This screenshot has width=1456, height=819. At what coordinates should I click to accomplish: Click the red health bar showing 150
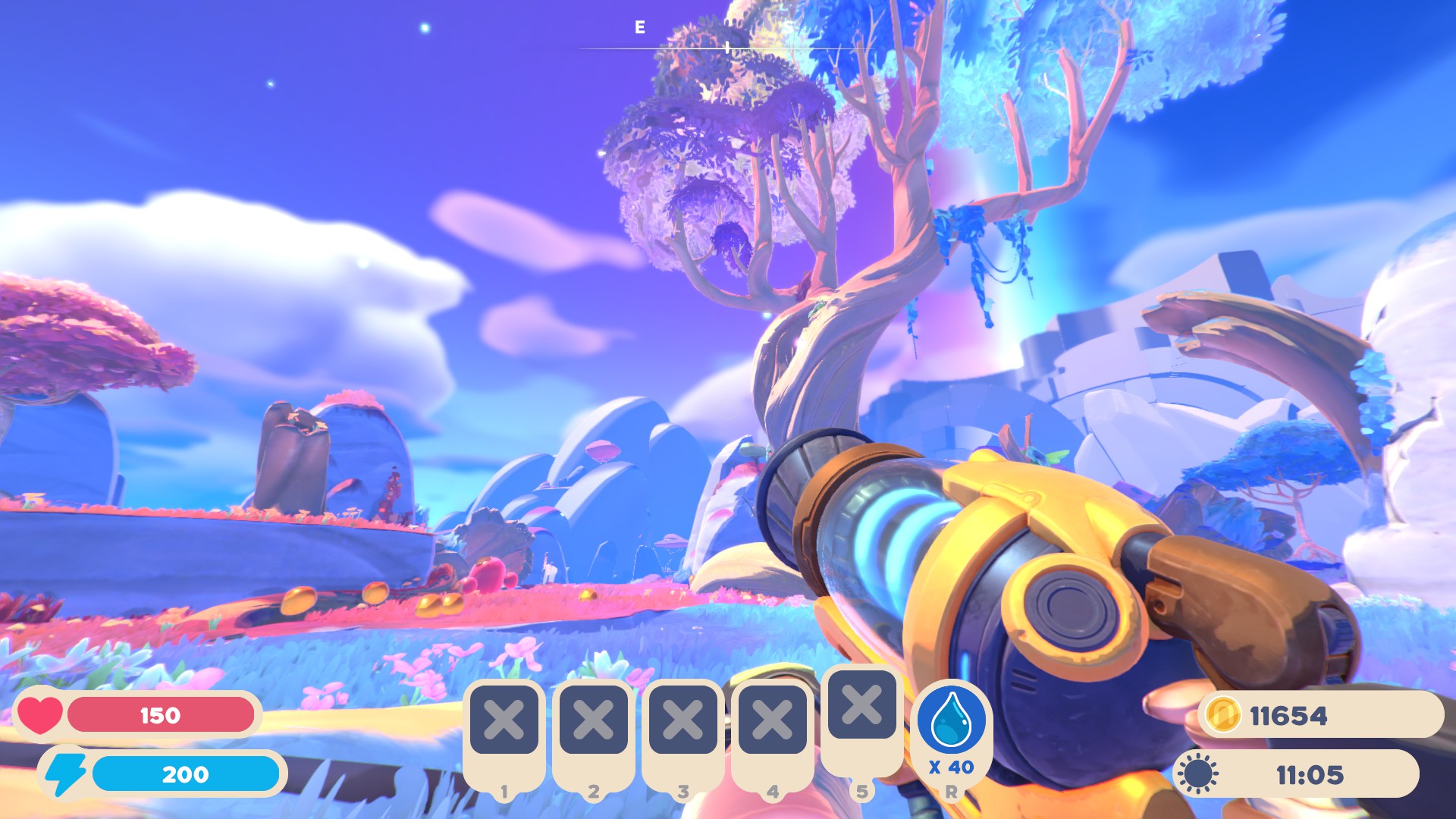tap(161, 715)
